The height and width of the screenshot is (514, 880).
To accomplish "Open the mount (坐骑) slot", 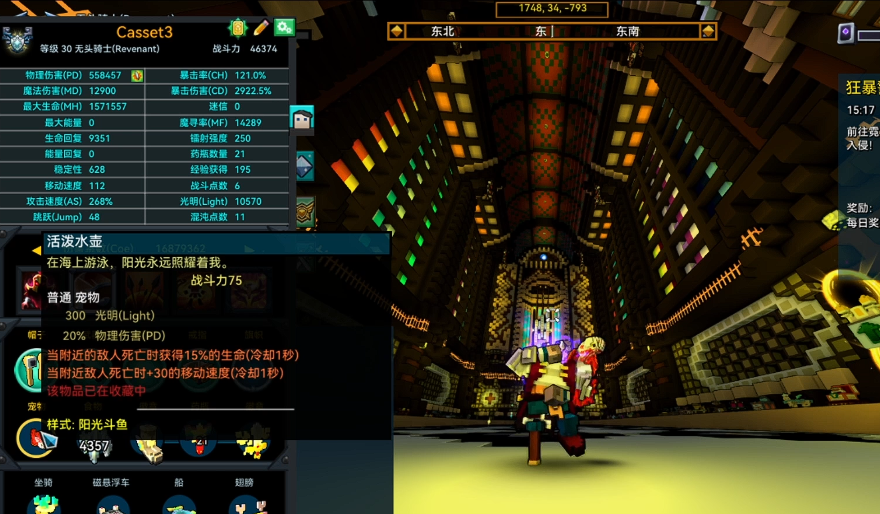I will (x=43, y=503).
